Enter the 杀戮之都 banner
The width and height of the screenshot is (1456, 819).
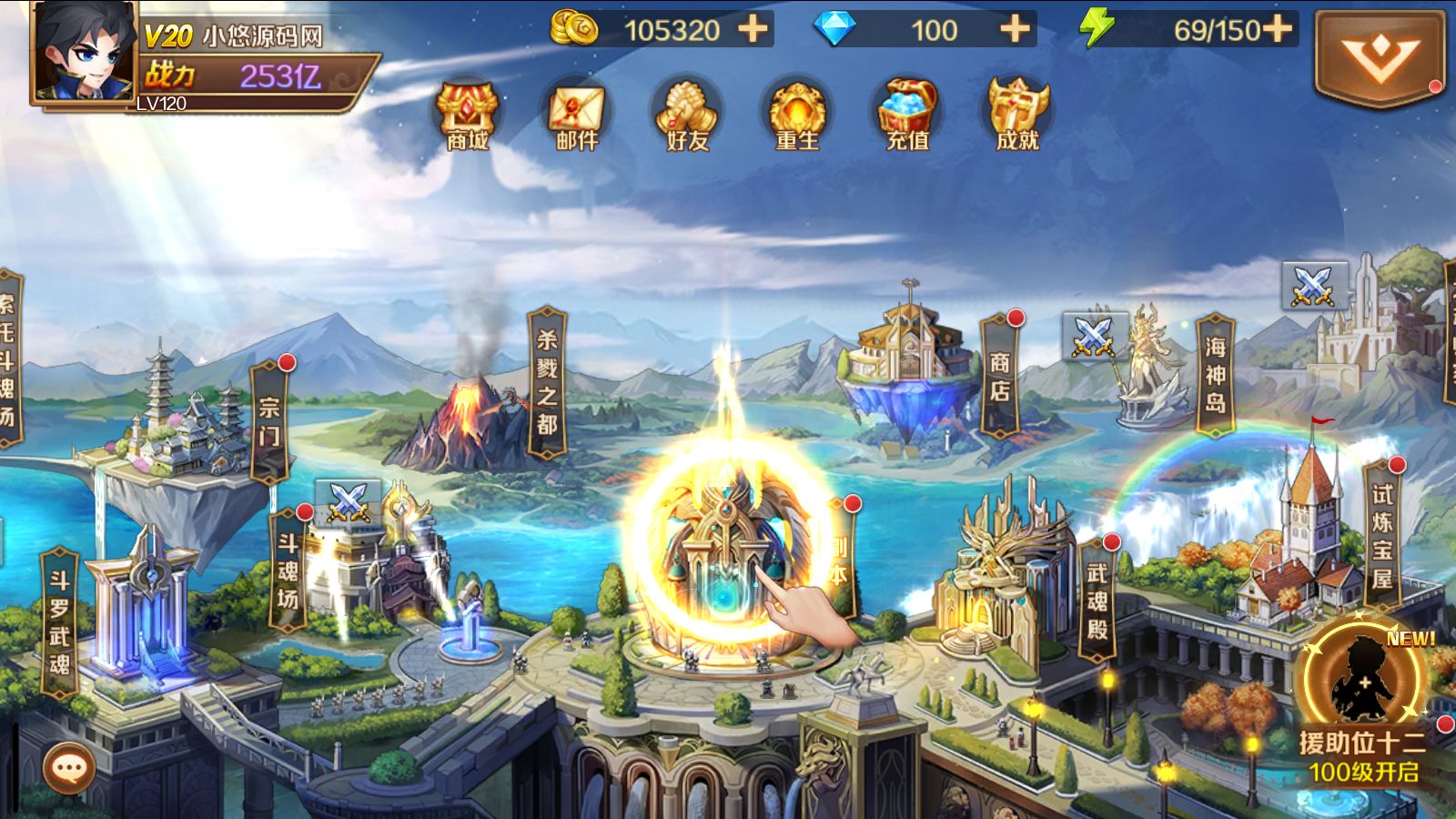(547, 382)
